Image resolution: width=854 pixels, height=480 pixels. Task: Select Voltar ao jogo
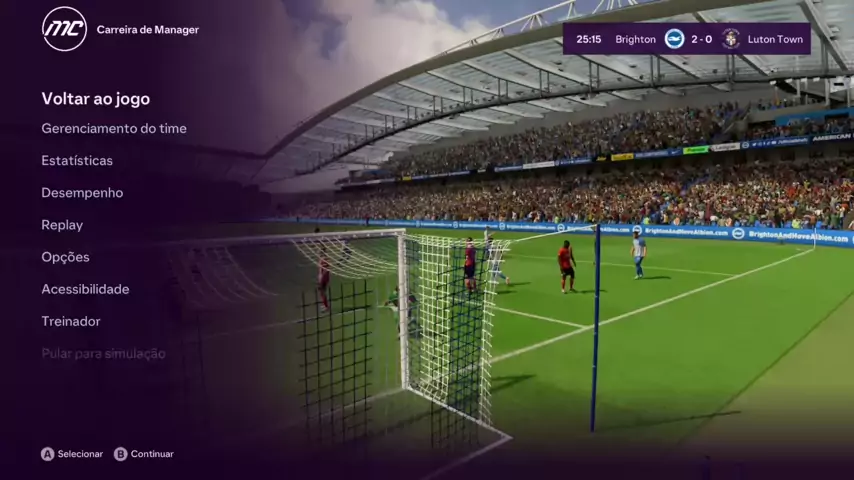click(96, 99)
